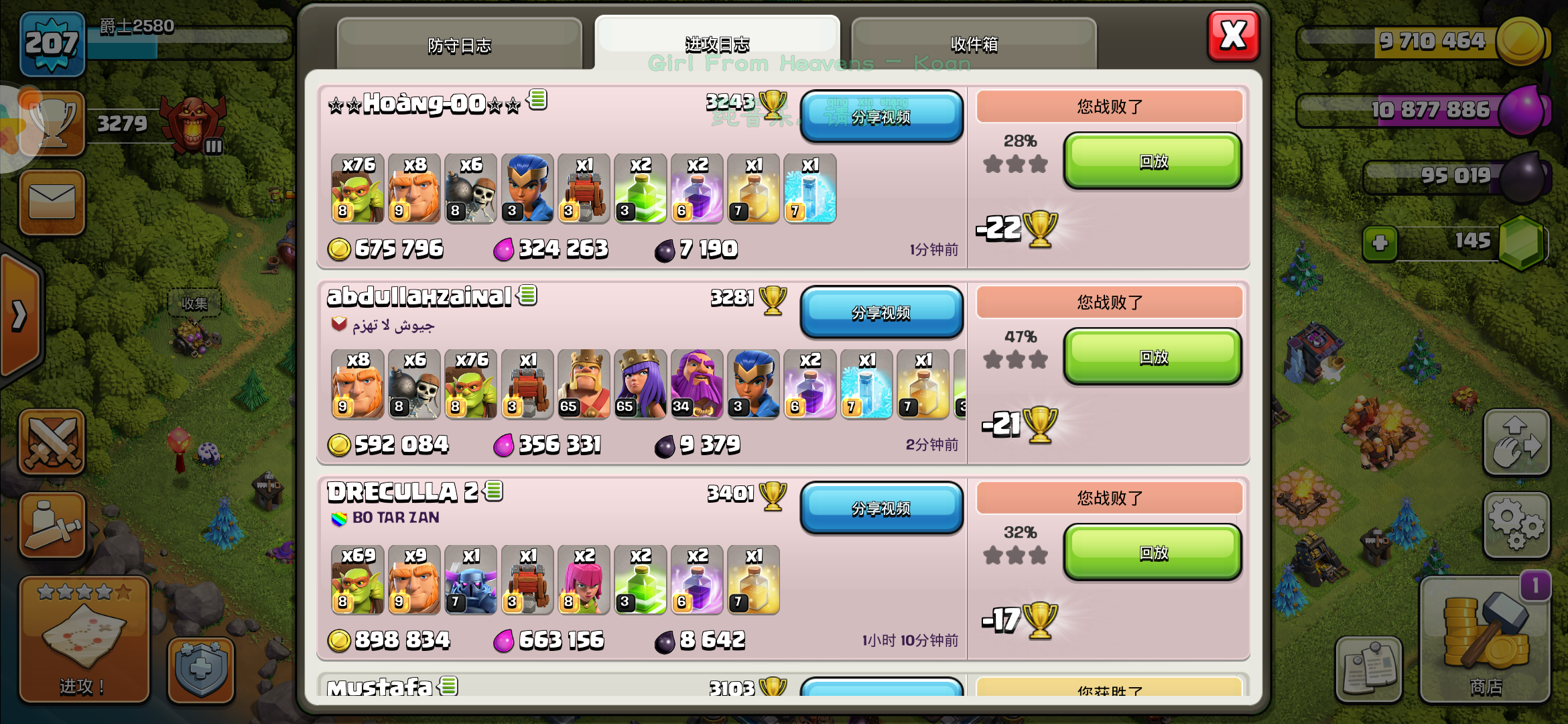
Task: Expand the left side arrow panel tab
Action: click(19, 315)
